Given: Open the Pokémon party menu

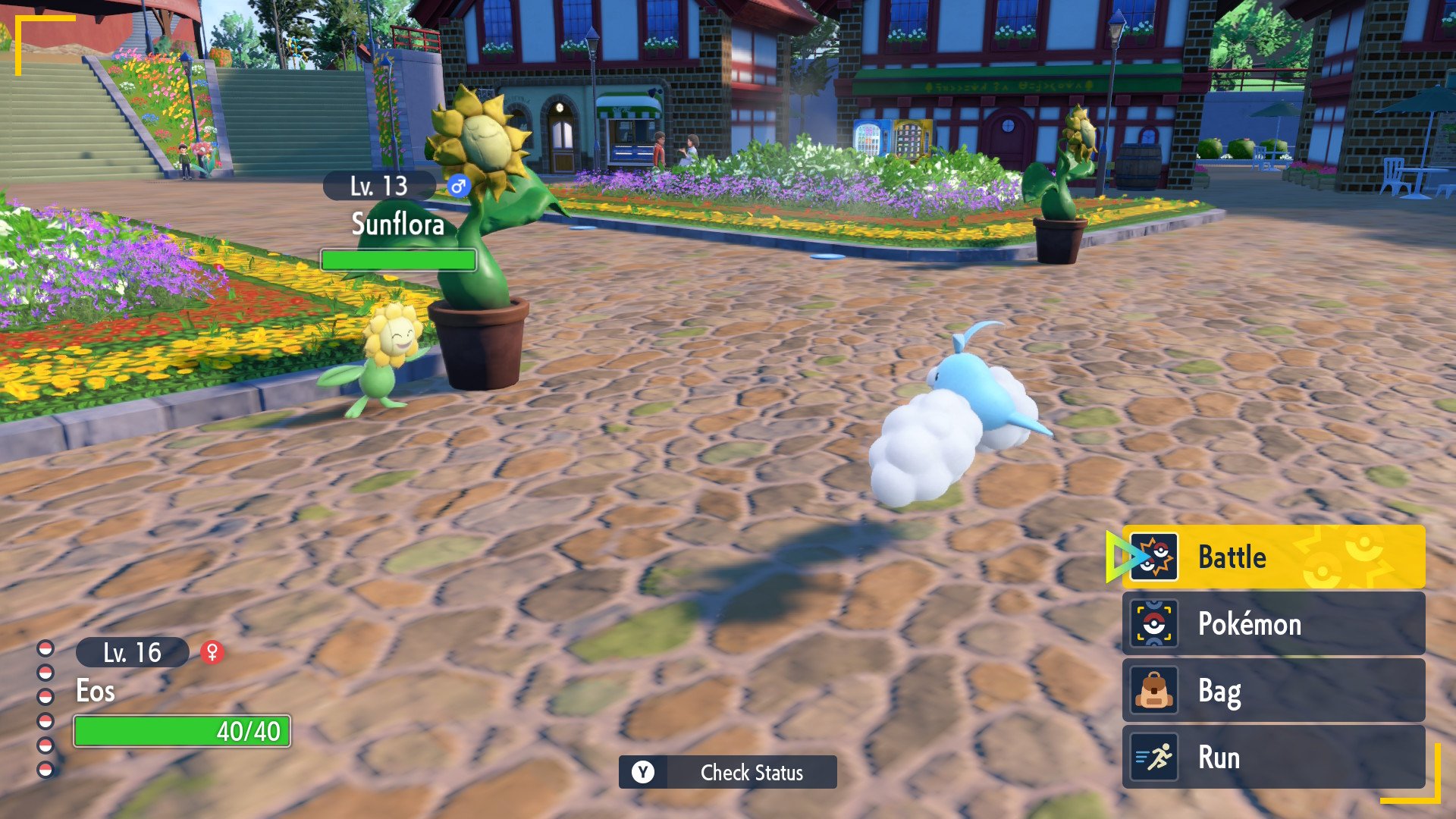Looking at the screenshot, I should [x=1272, y=624].
